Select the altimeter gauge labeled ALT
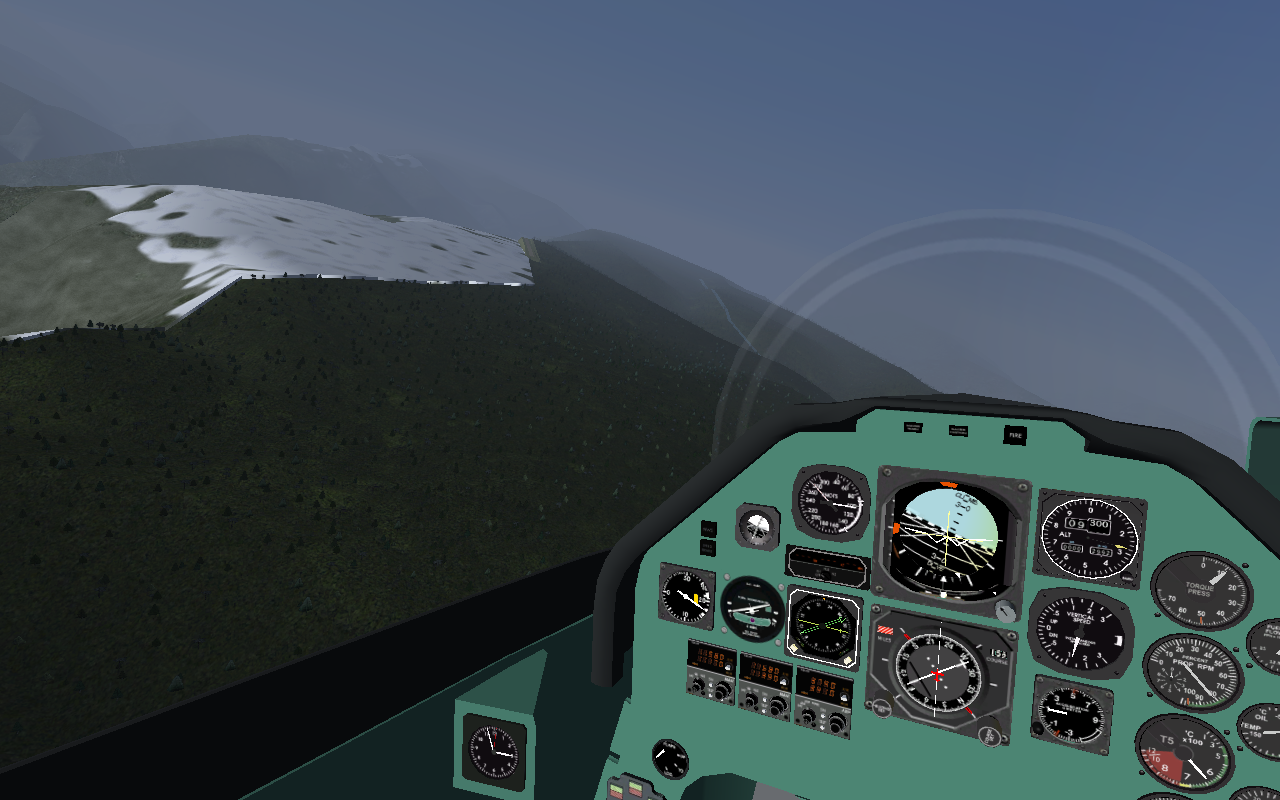1280x800 pixels. click(x=1089, y=538)
